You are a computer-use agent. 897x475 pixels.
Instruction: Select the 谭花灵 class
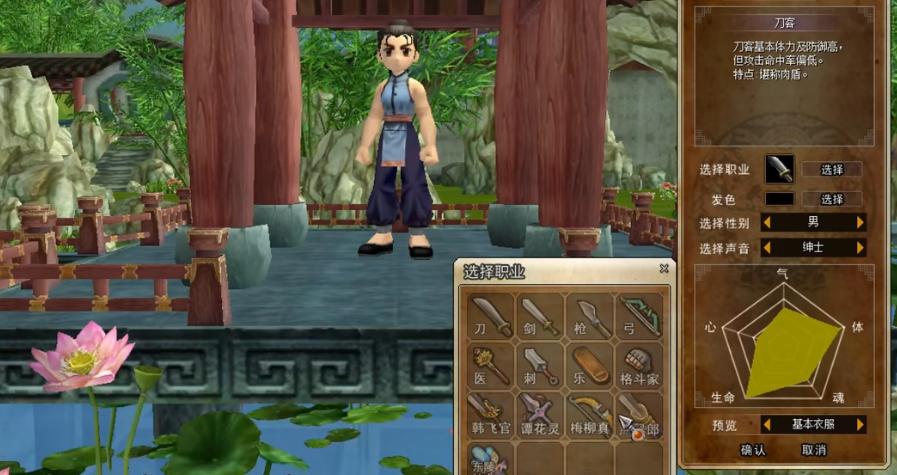540,414
